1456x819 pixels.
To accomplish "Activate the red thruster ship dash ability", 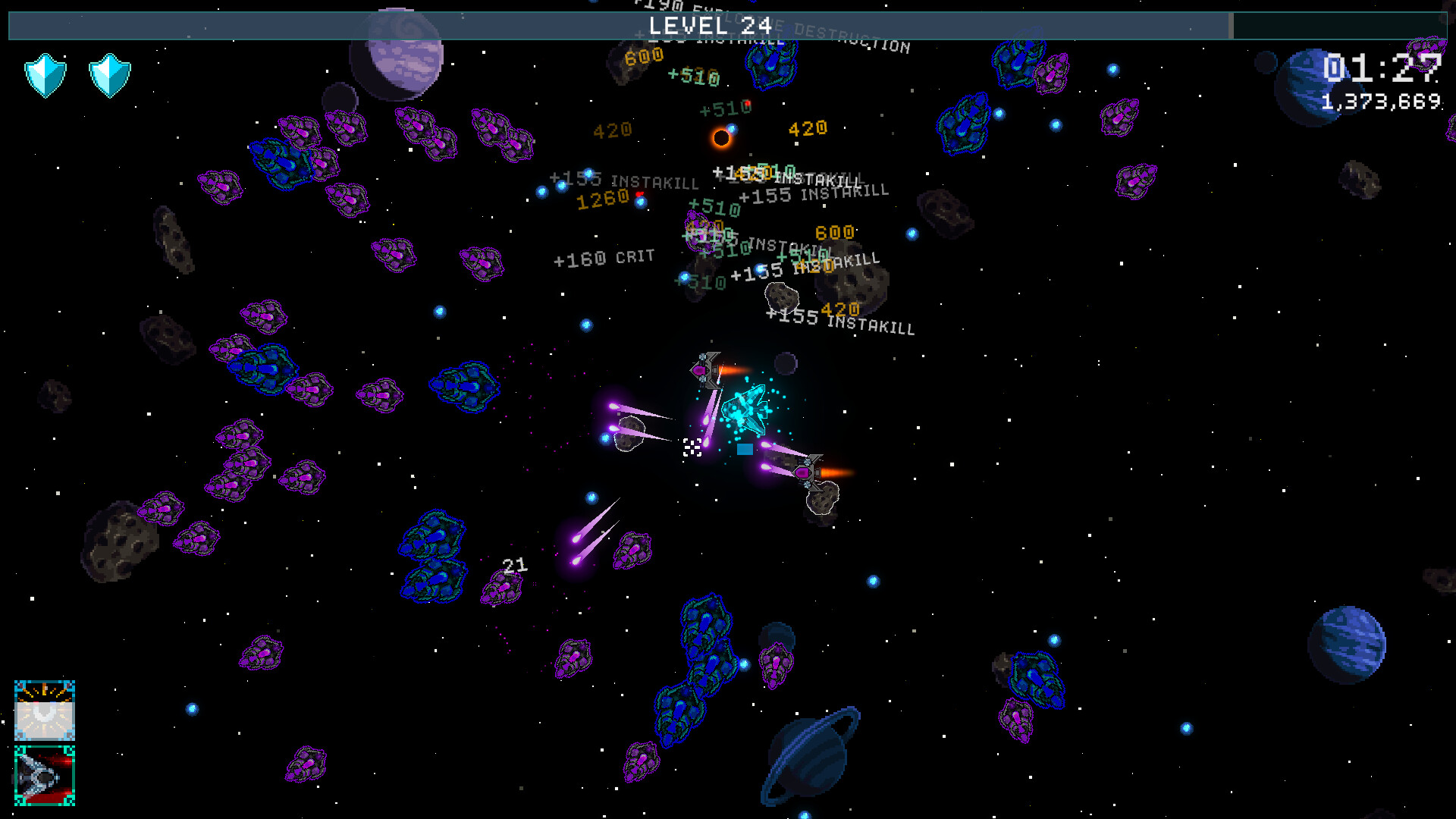I will point(44,775).
